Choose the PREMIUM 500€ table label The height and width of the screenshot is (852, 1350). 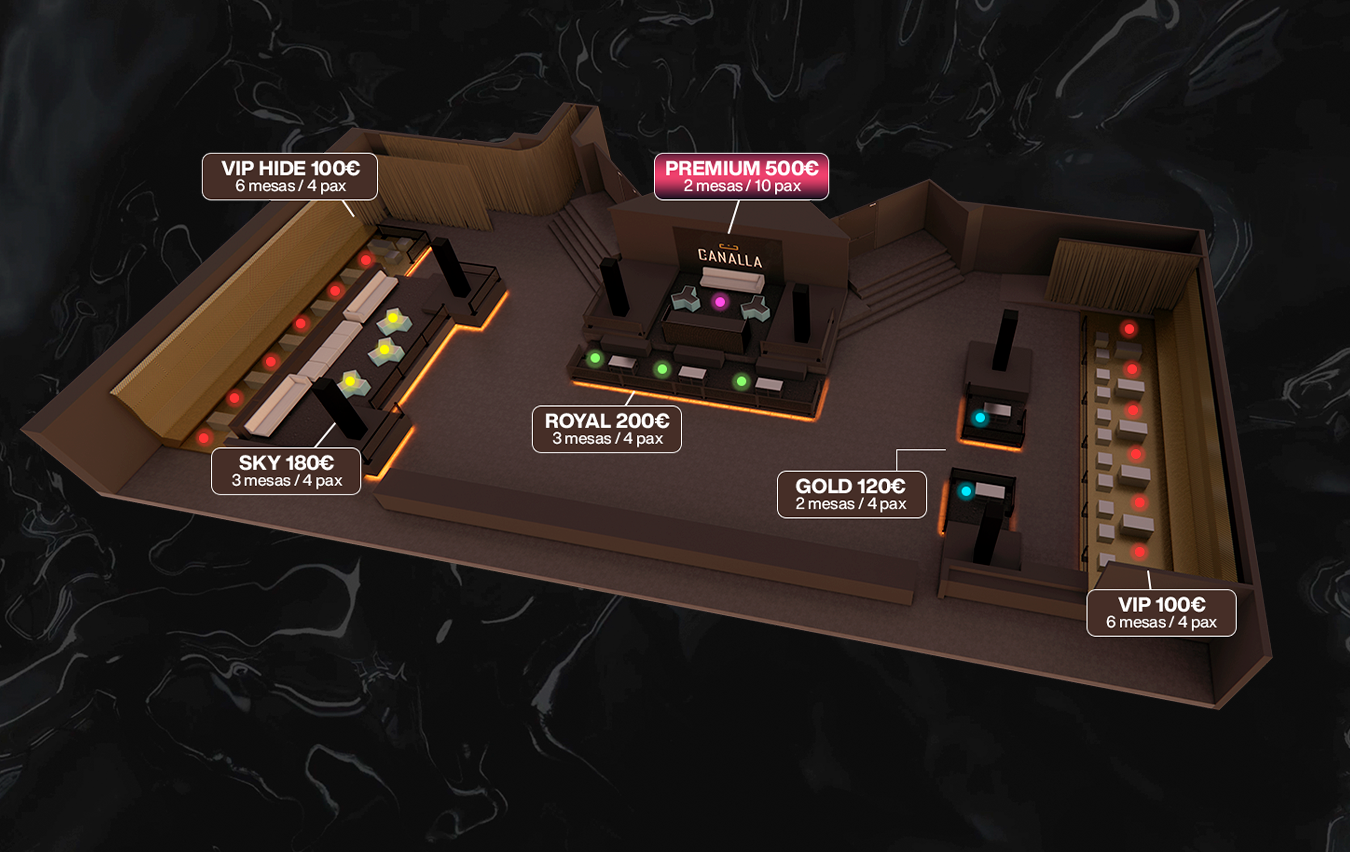point(741,177)
